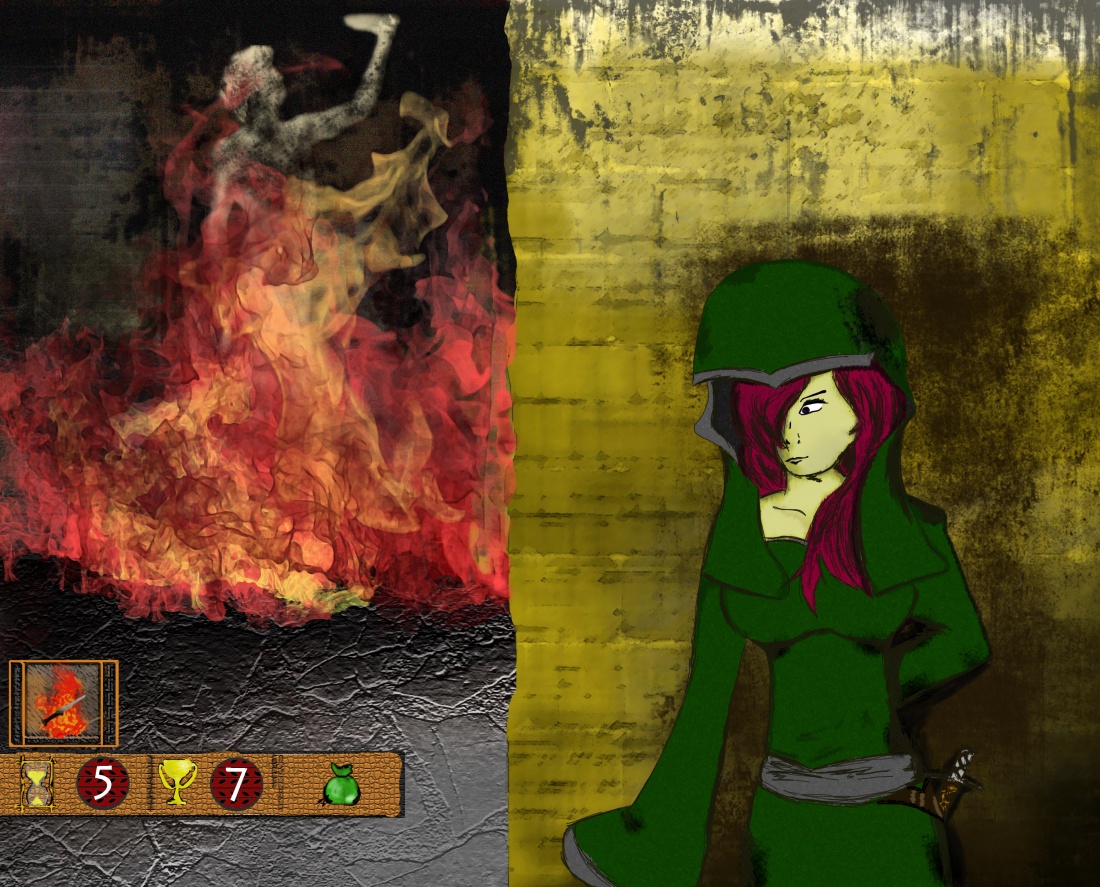
Task: Click the golden trophy icon
Action: click(177, 784)
